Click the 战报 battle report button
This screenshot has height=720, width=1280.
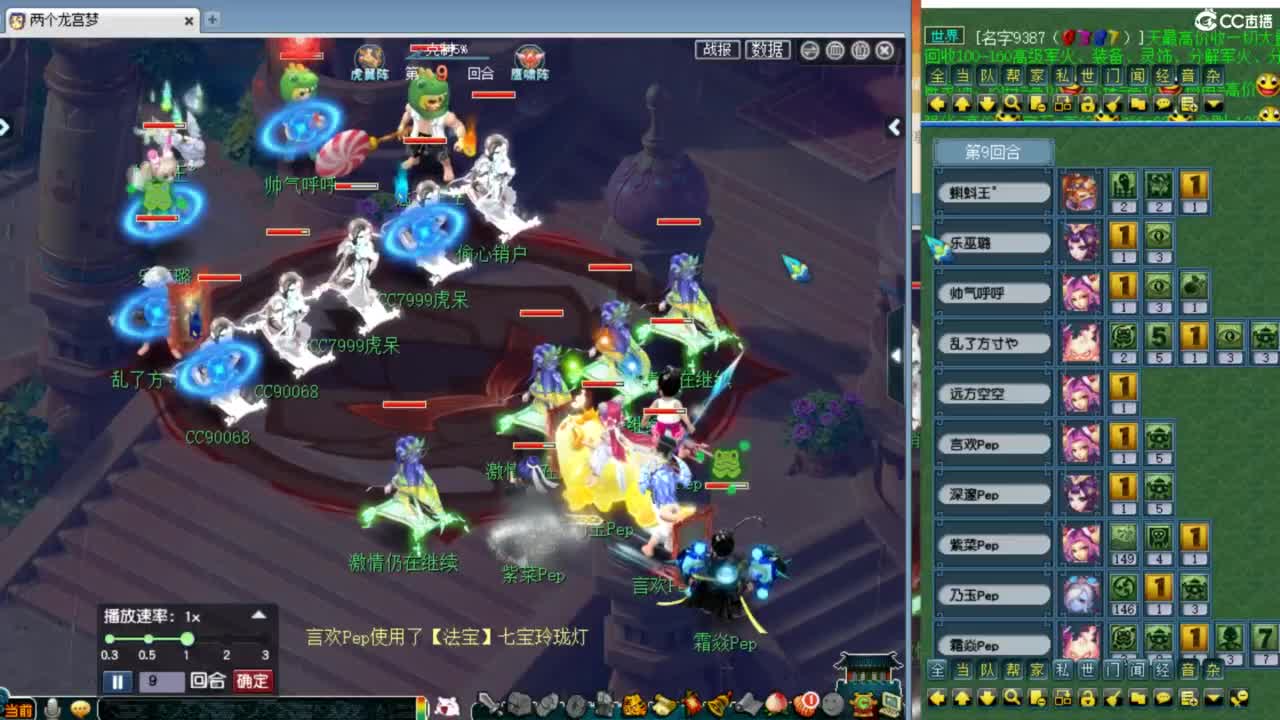click(718, 48)
